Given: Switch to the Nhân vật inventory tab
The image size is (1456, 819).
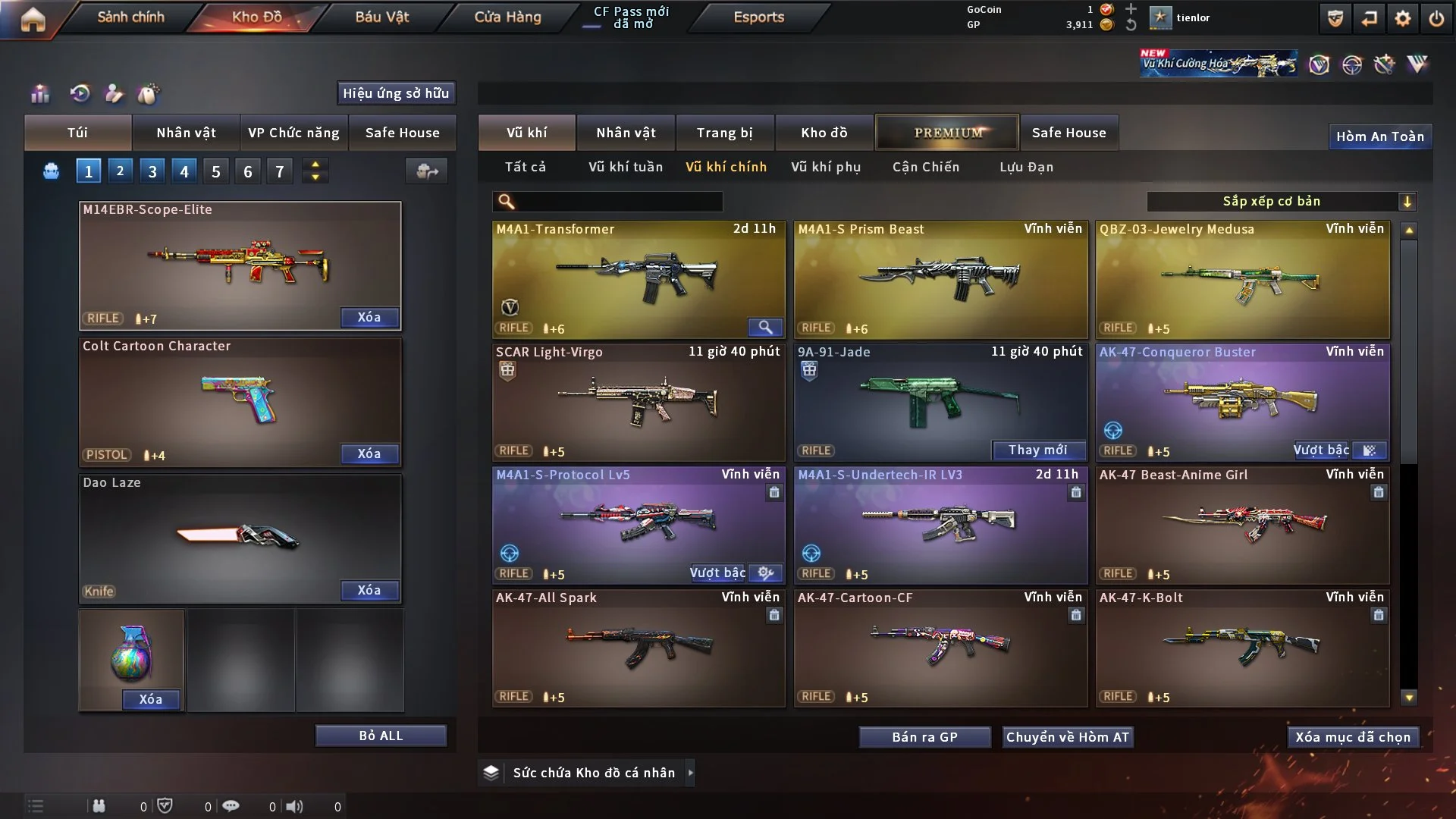Looking at the screenshot, I should pos(626,133).
